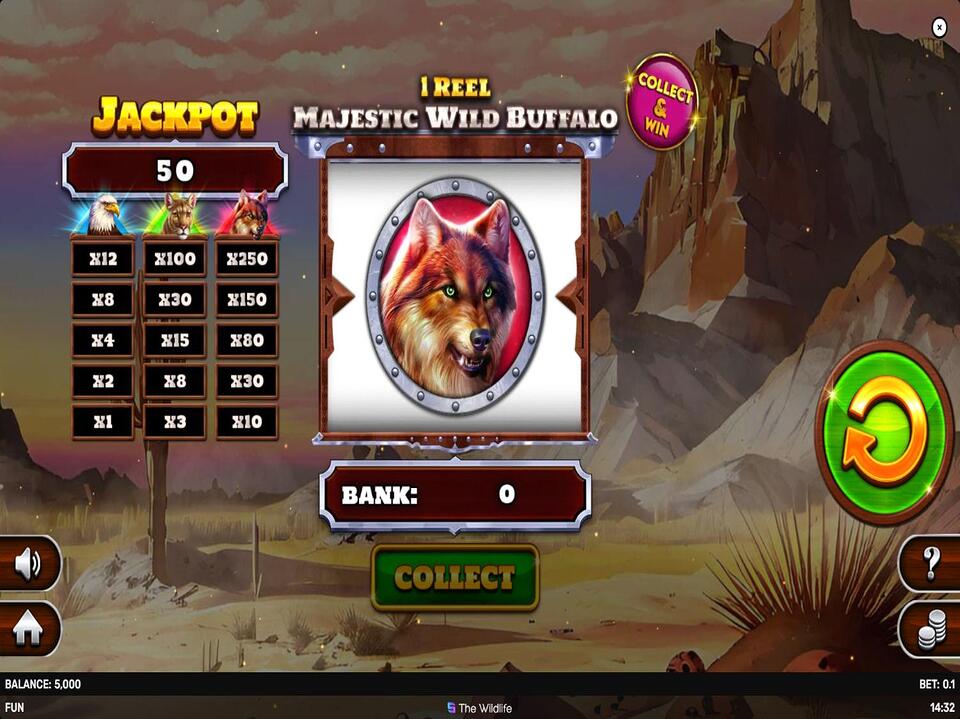
Task: Spin the reel with the green arrow button
Action: [x=884, y=432]
